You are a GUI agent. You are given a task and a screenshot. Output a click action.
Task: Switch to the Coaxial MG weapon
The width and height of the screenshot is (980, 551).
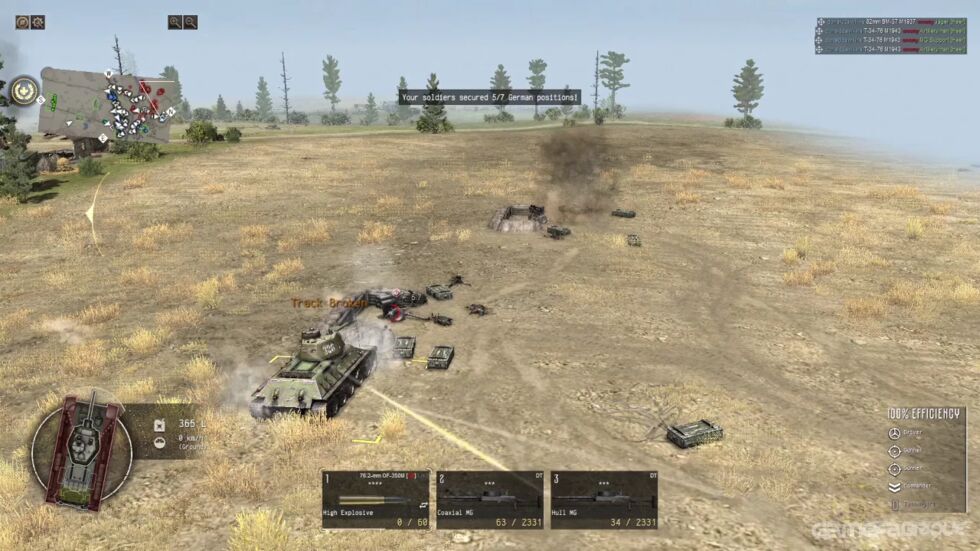(490, 498)
